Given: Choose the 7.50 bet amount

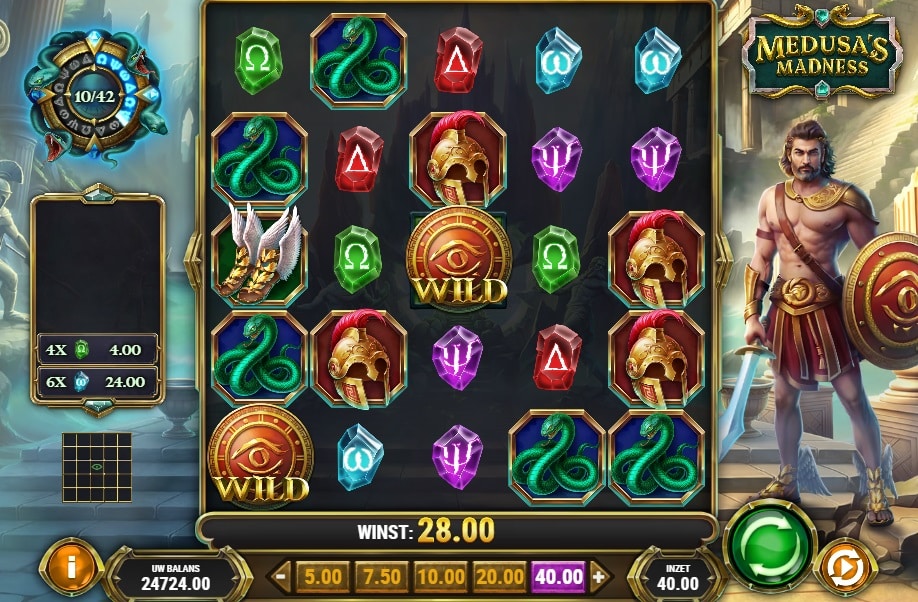Looking at the screenshot, I should 382,576.
